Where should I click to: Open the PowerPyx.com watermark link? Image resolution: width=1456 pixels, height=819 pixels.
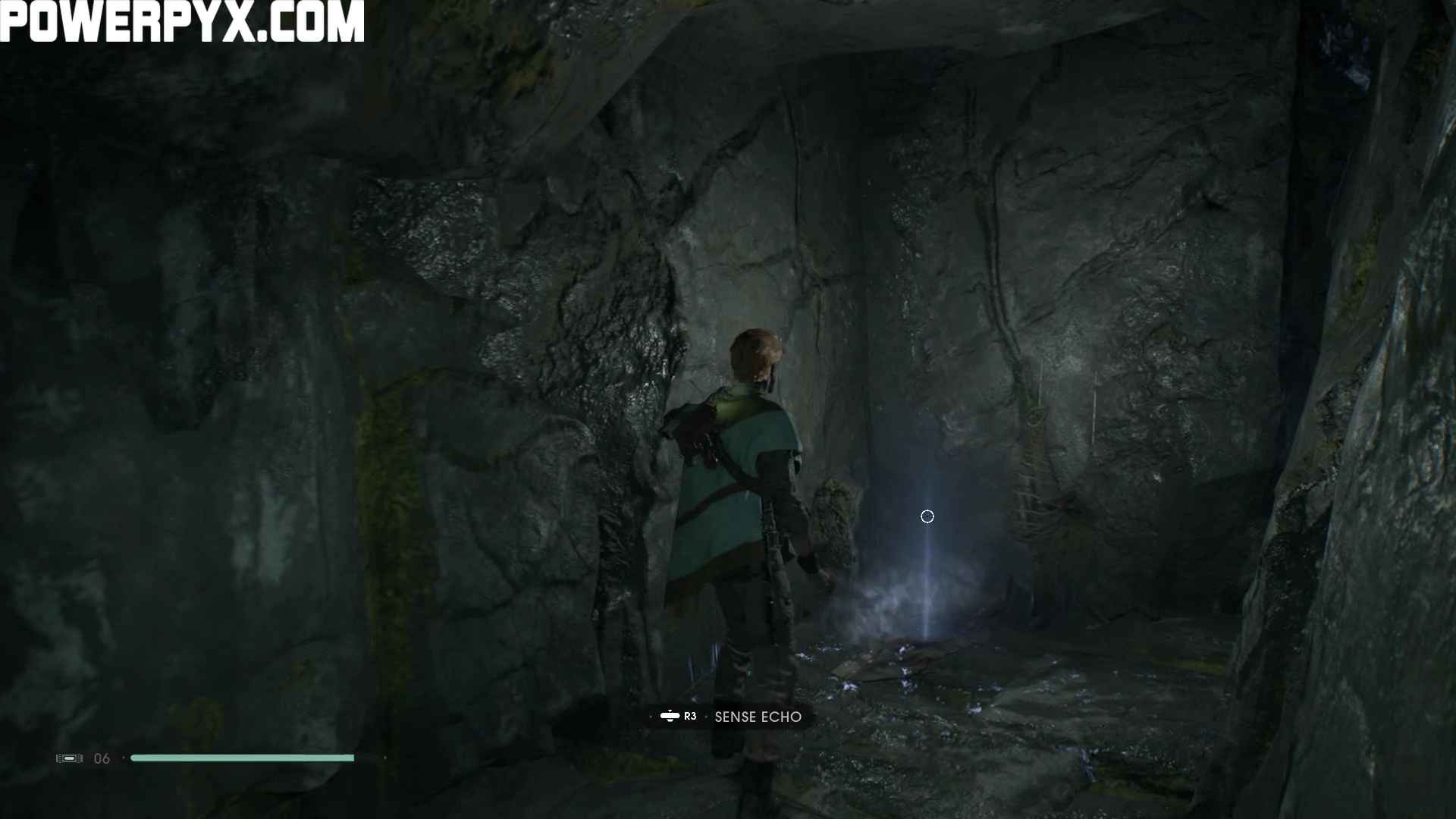click(x=182, y=20)
